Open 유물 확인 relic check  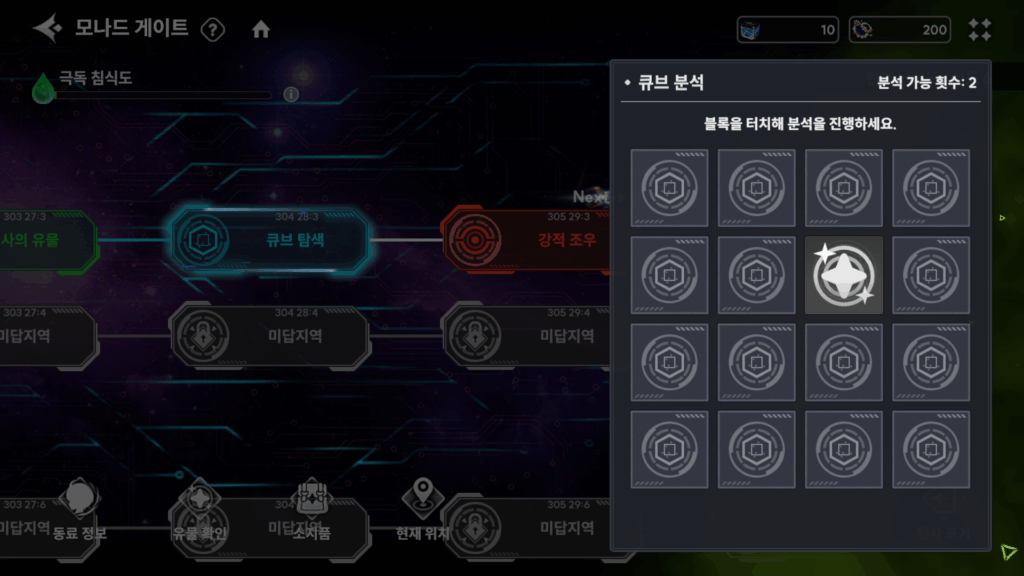coord(199,510)
